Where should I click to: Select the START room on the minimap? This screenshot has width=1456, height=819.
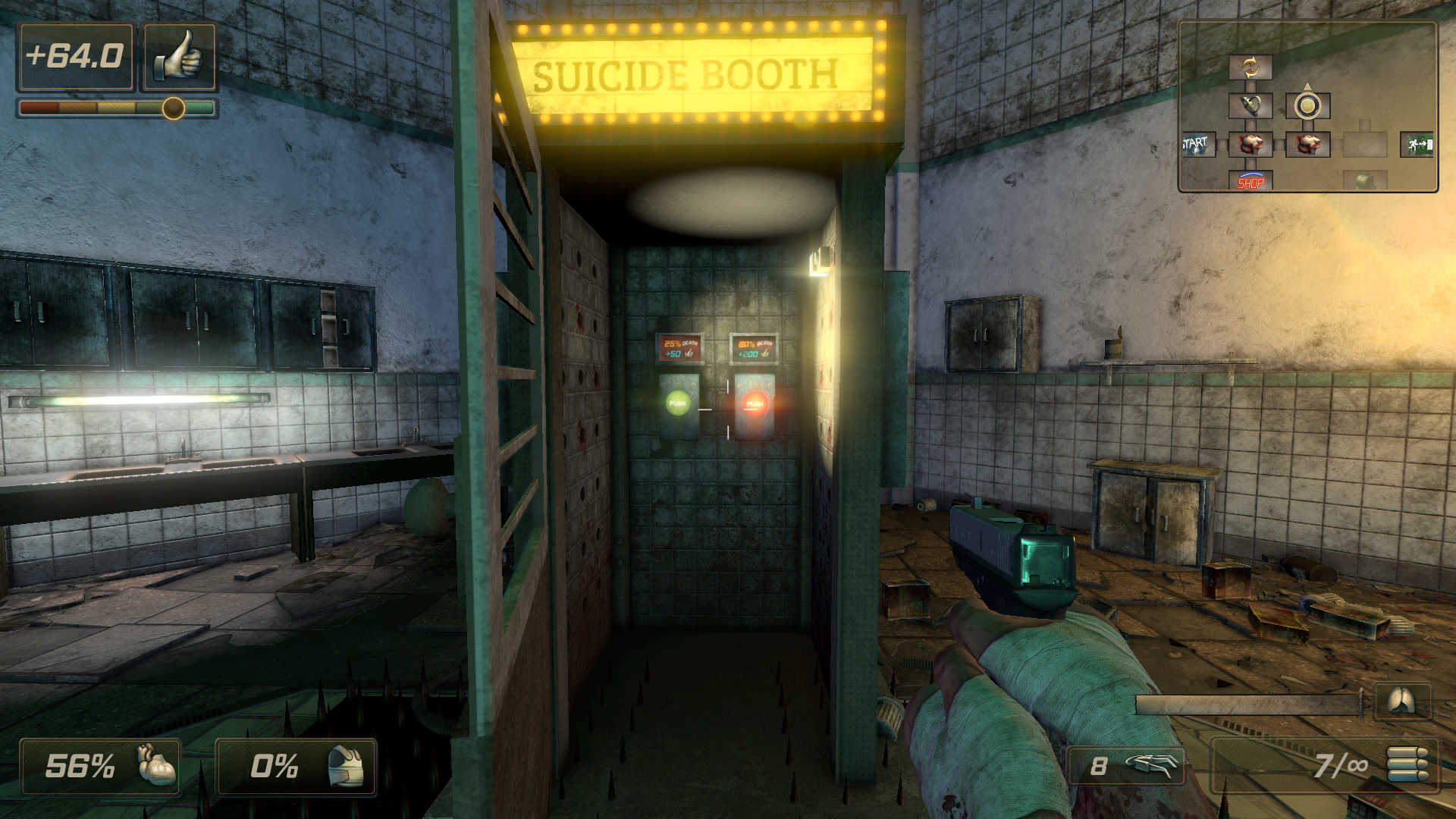click(x=1198, y=144)
